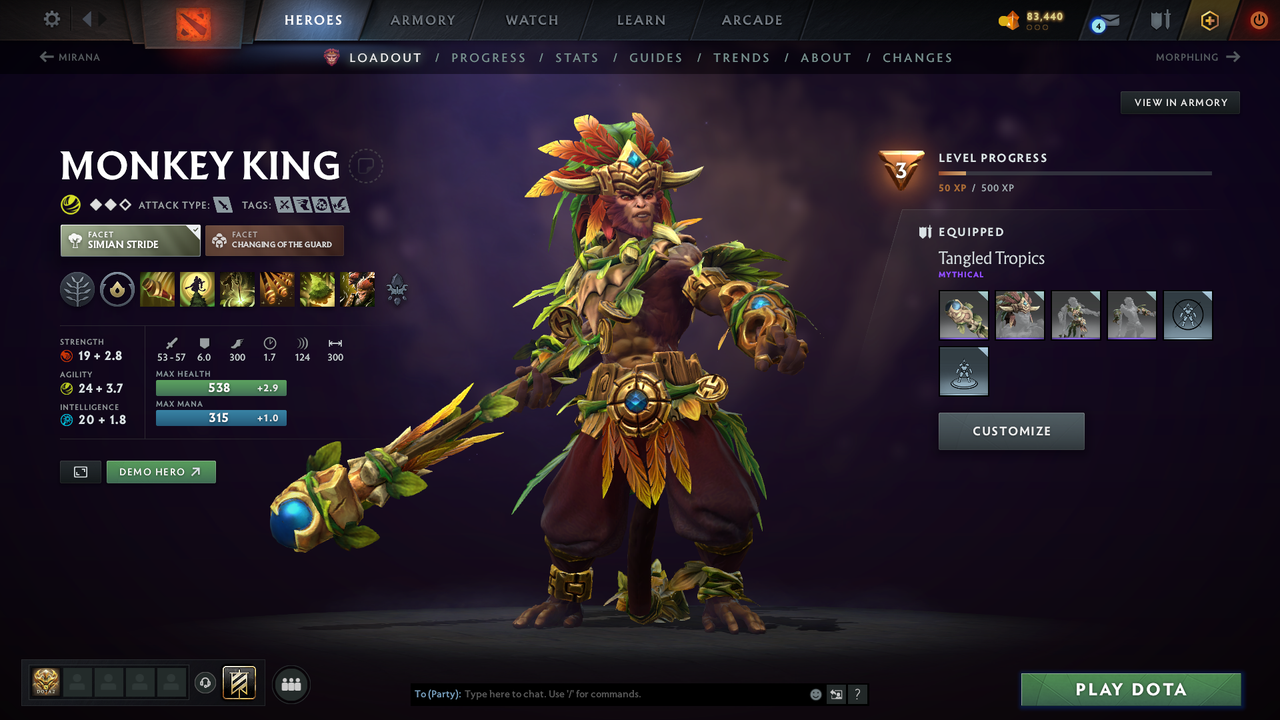This screenshot has height=720, width=1280.
Task: Open the STATS section of the hero page
Action: click(x=577, y=57)
